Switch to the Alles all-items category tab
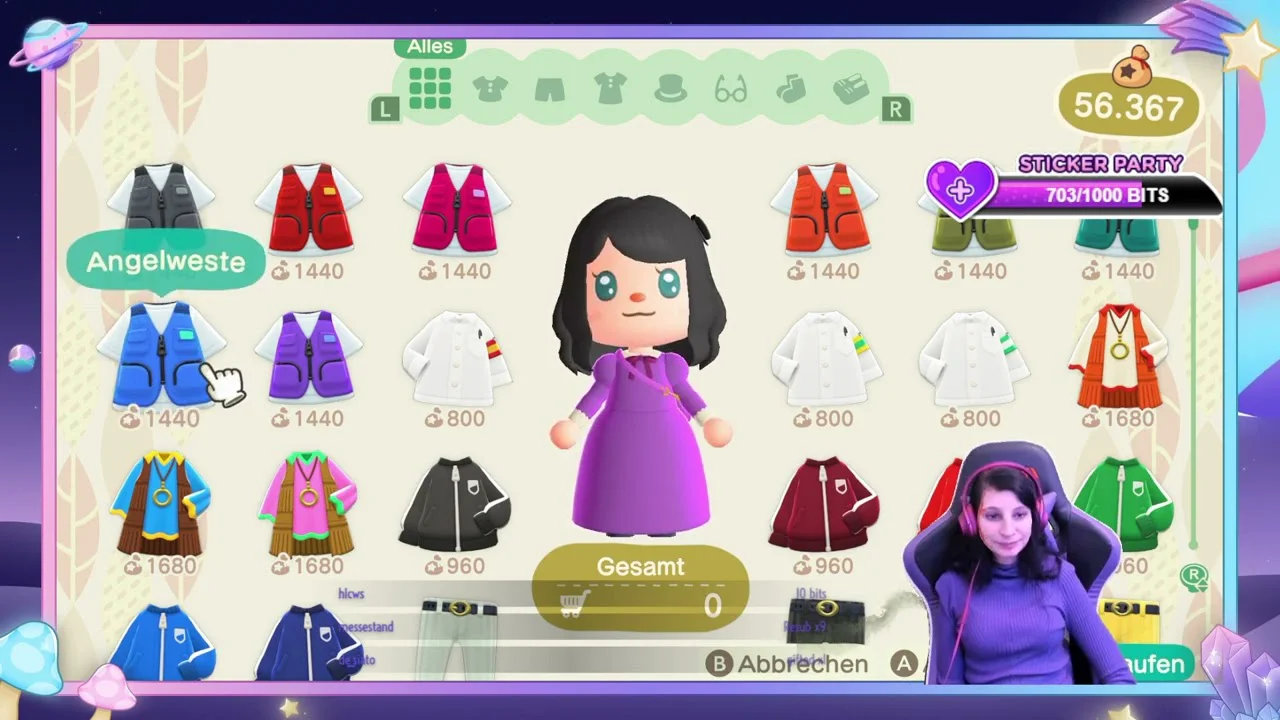Screen dimensions: 1280x720 click(430, 89)
